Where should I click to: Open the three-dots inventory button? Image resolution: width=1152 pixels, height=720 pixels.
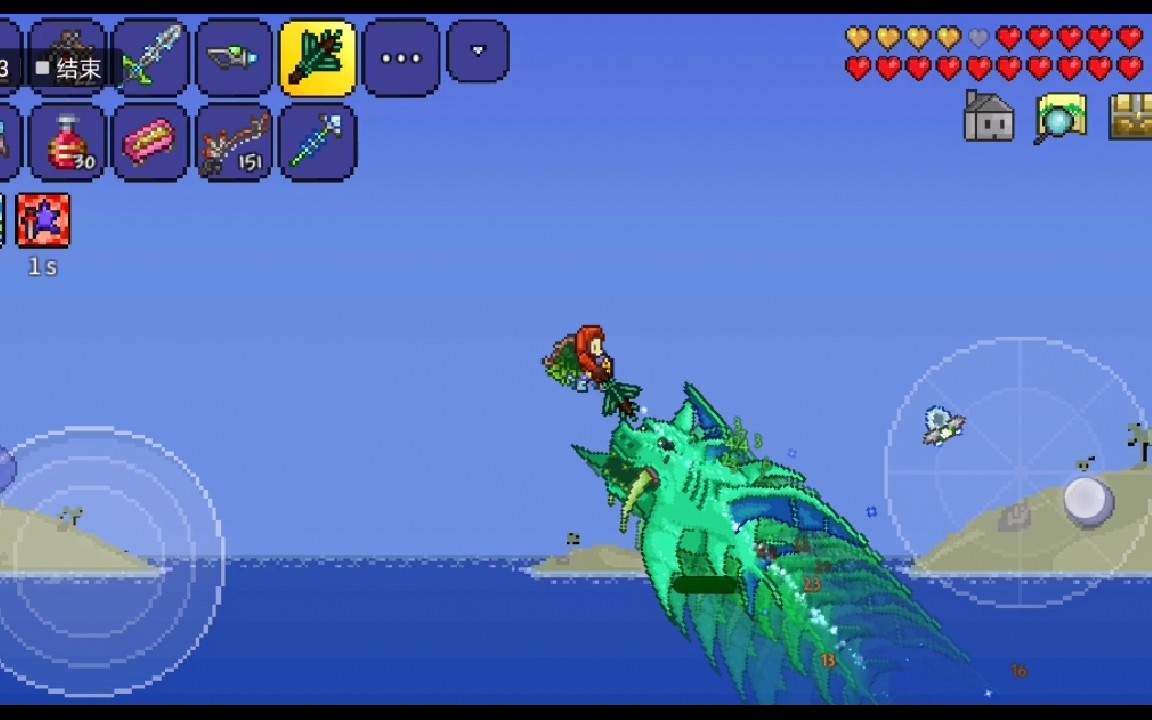point(401,58)
